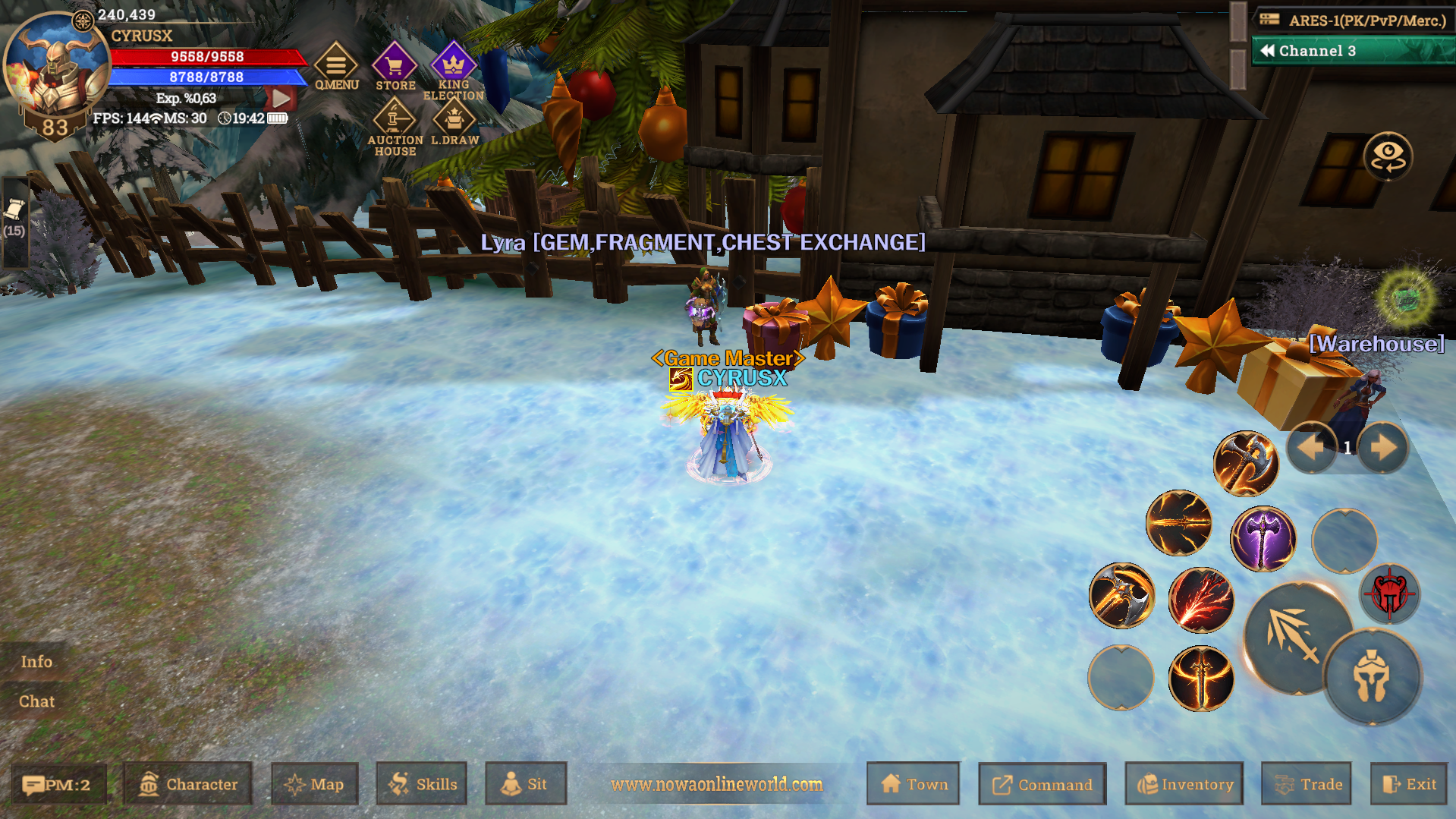Open the Character sheet
This screenshot has width=1456, height=819.
pyautogui.click(x=188, y=784)
